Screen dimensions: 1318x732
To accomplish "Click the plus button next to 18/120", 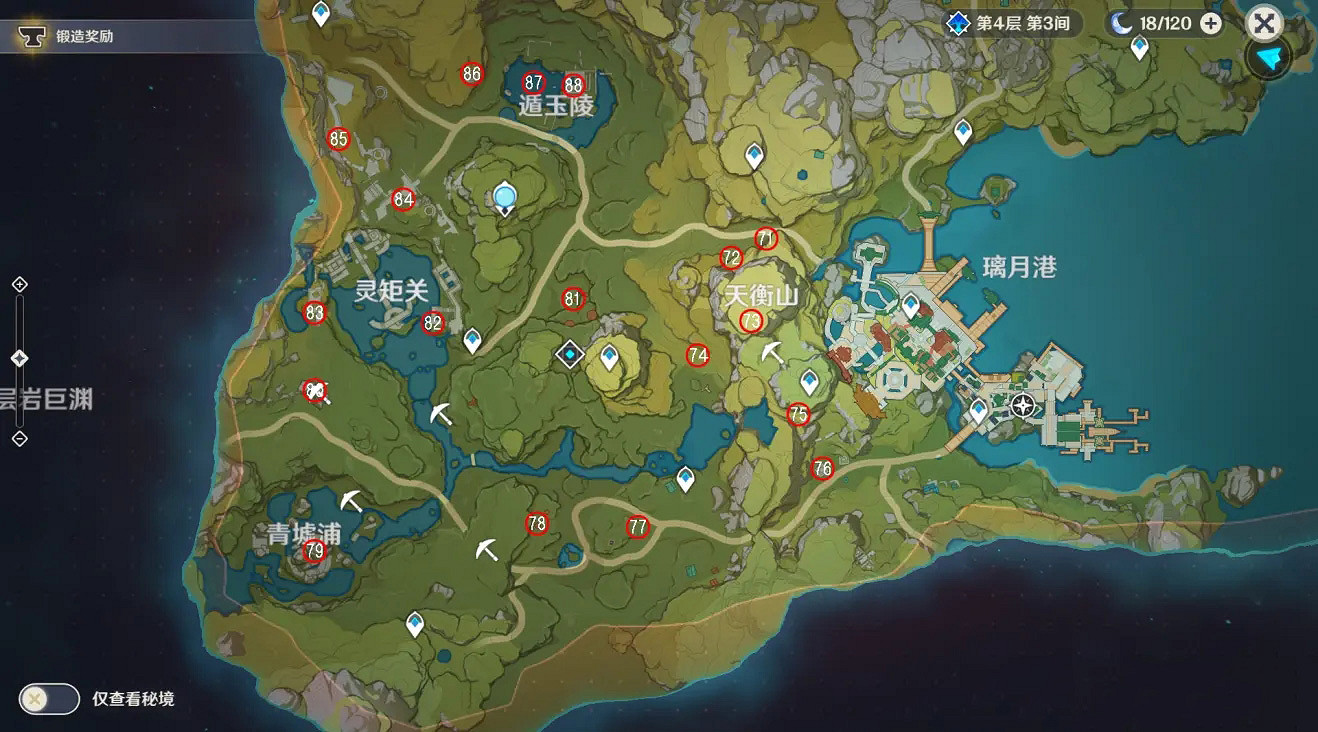I will (1210, 22).
